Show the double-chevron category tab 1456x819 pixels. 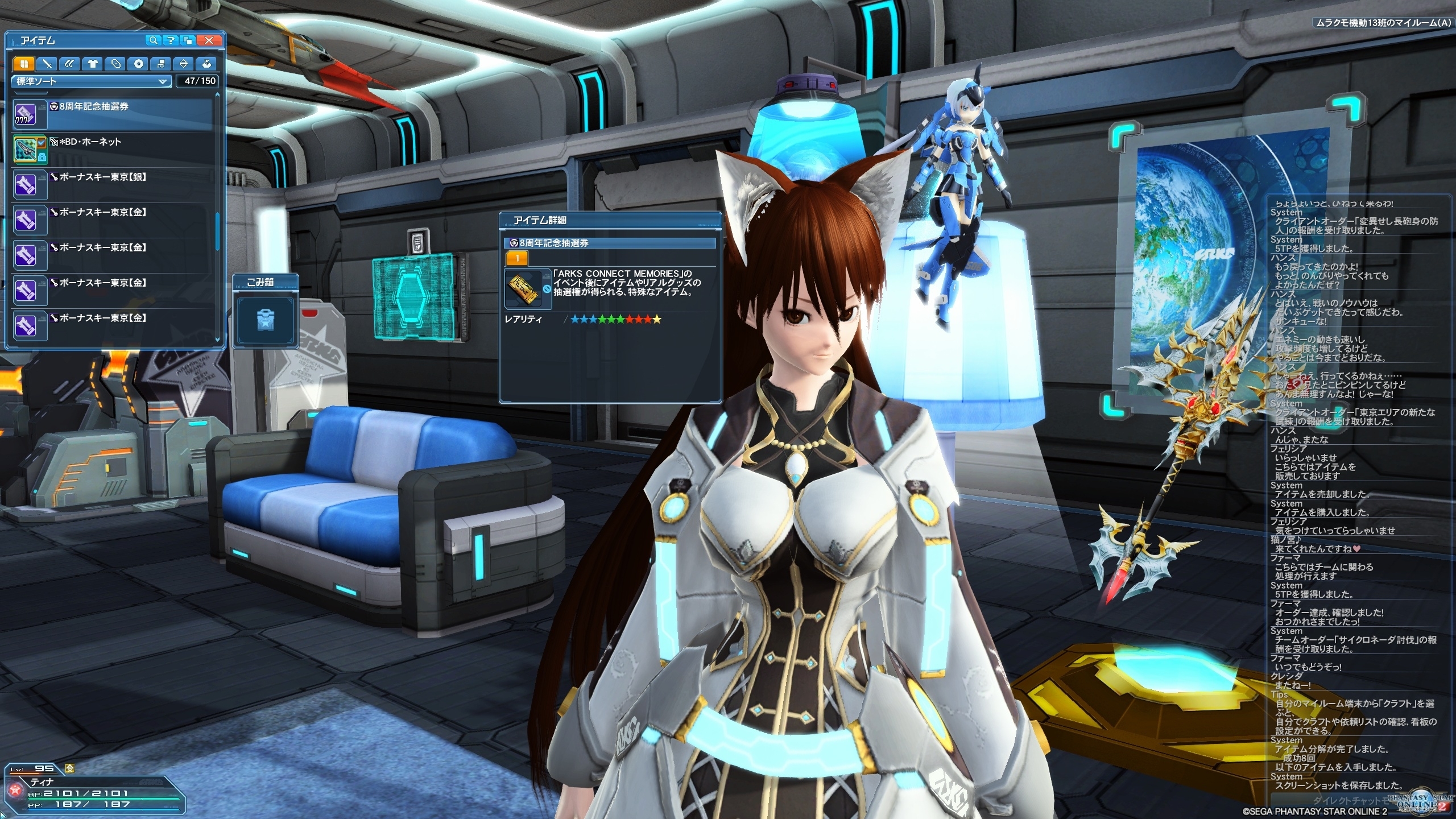pyautogui.click(x=69, y=64)
